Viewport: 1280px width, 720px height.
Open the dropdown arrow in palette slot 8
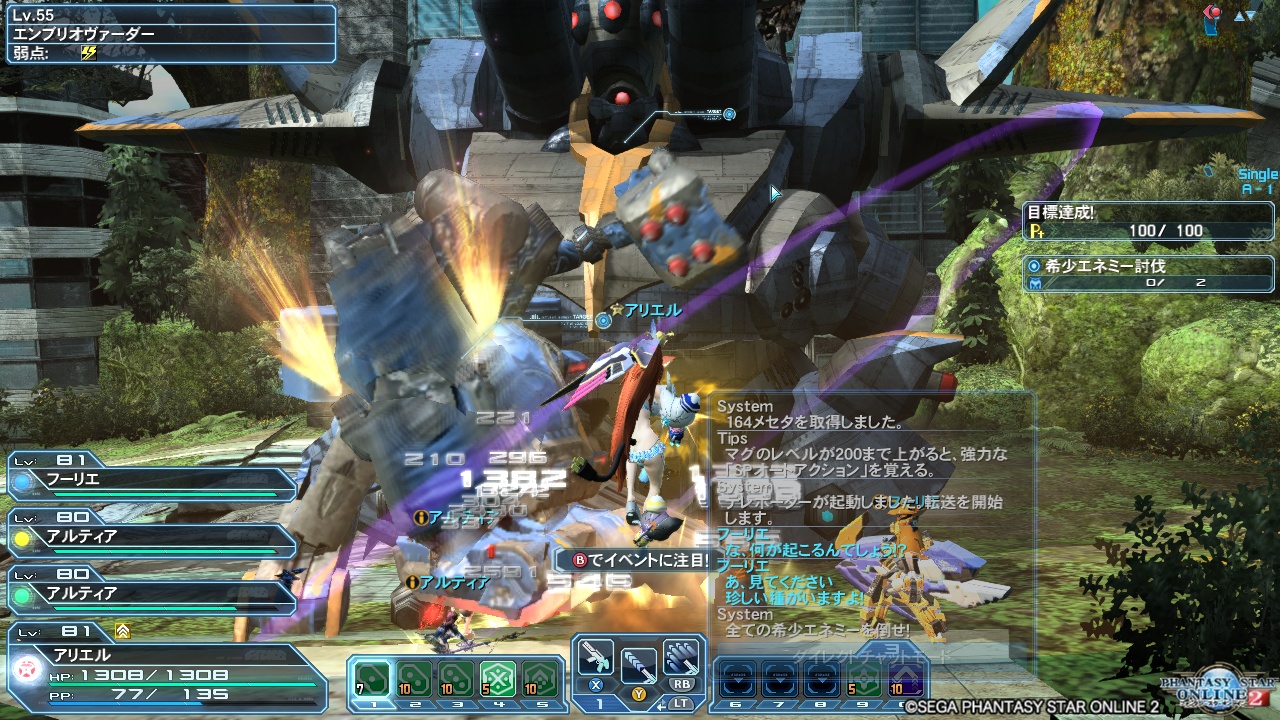(x=823, y=681)
